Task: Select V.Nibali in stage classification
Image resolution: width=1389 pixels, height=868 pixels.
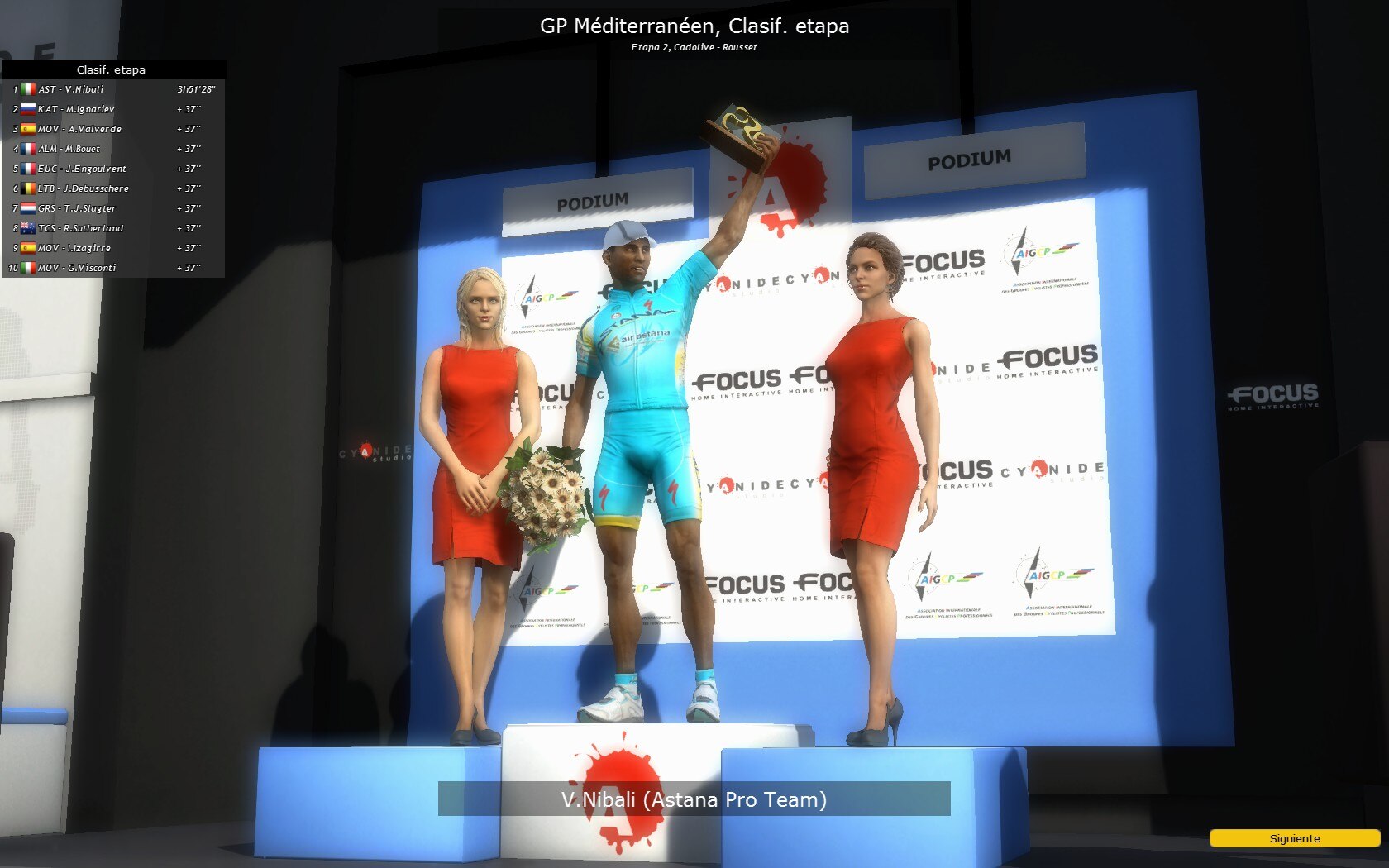Action: click(x=113, y=89)
